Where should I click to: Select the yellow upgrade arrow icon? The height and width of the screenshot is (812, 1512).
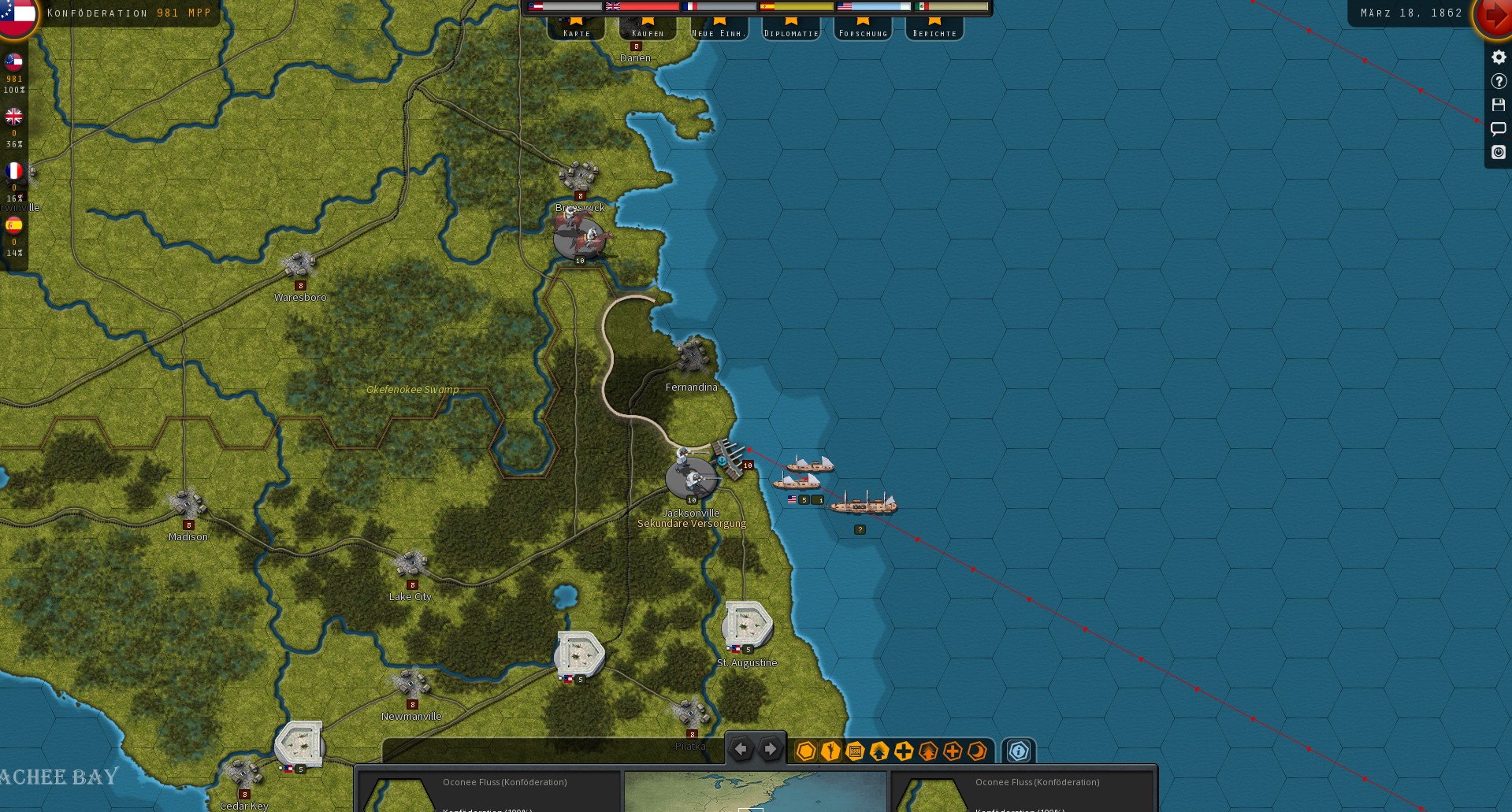click(879, 751)
